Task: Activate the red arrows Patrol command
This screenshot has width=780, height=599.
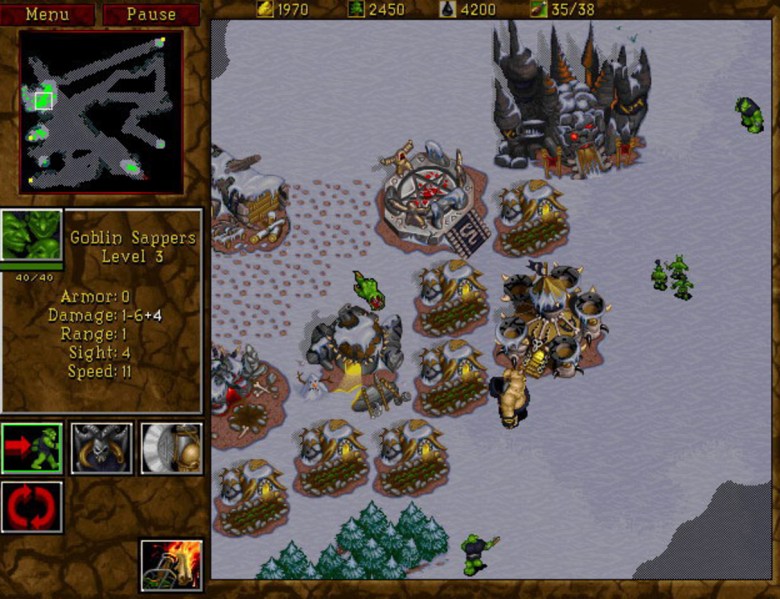Action: coord(31,506)
